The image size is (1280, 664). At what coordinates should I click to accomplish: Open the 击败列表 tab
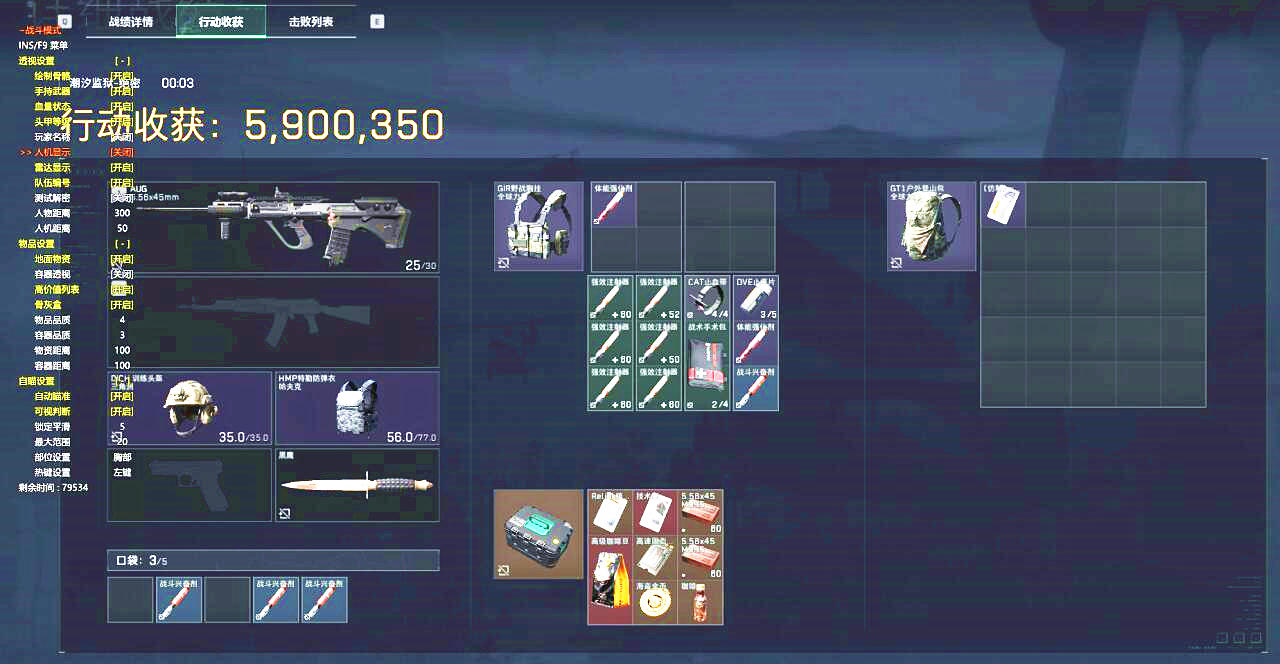coord(311,21)
